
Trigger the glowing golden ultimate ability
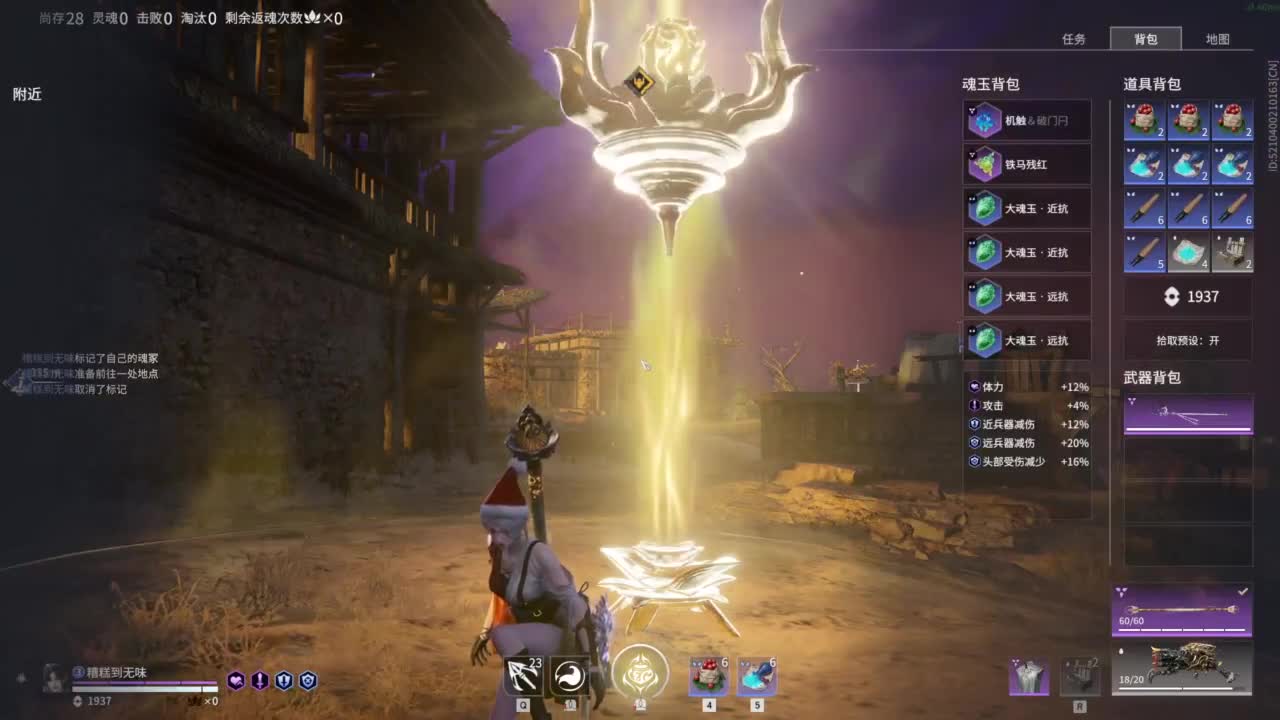(x=640, y=672)
